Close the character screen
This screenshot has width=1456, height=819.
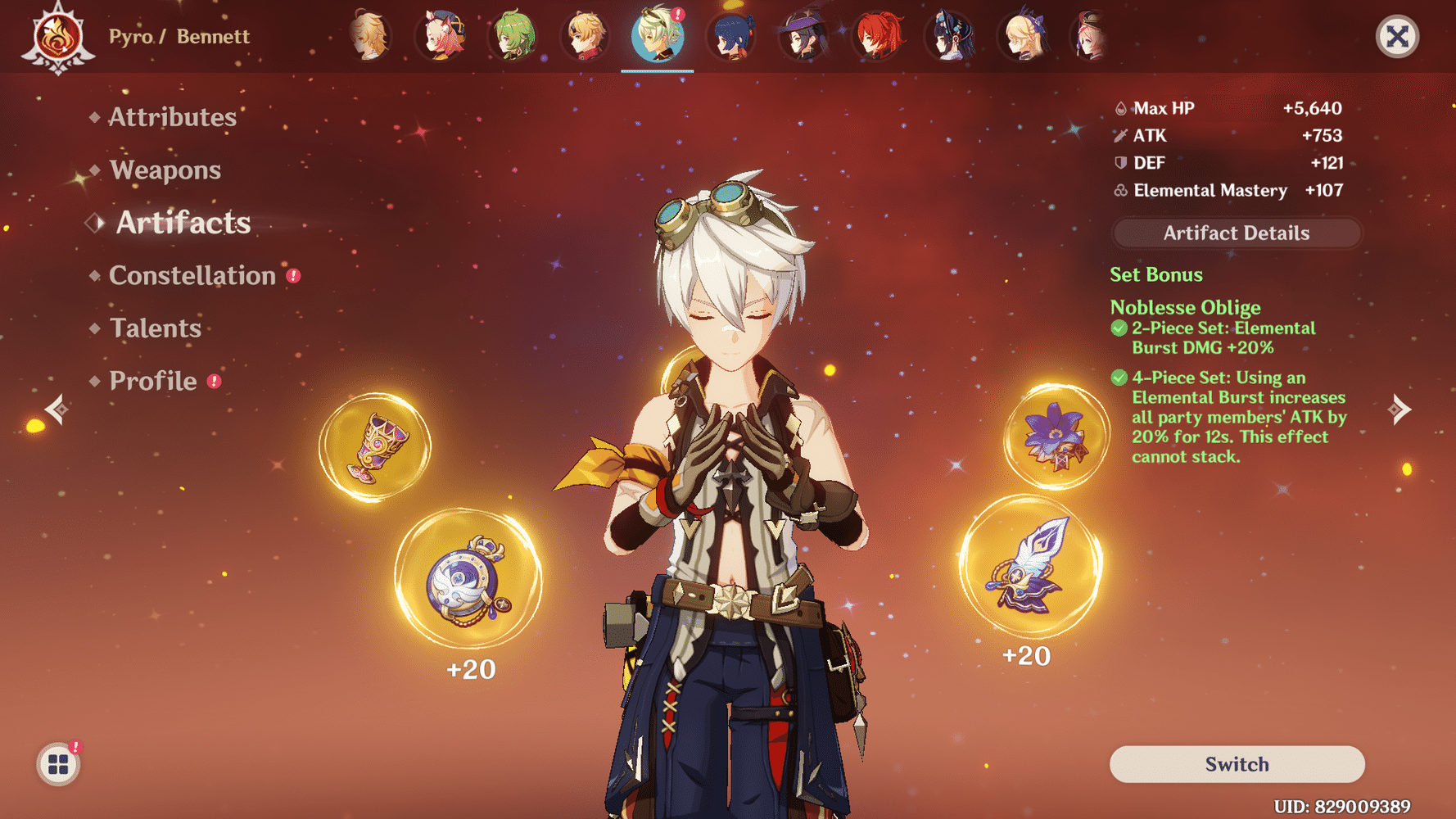(1397, 36)
